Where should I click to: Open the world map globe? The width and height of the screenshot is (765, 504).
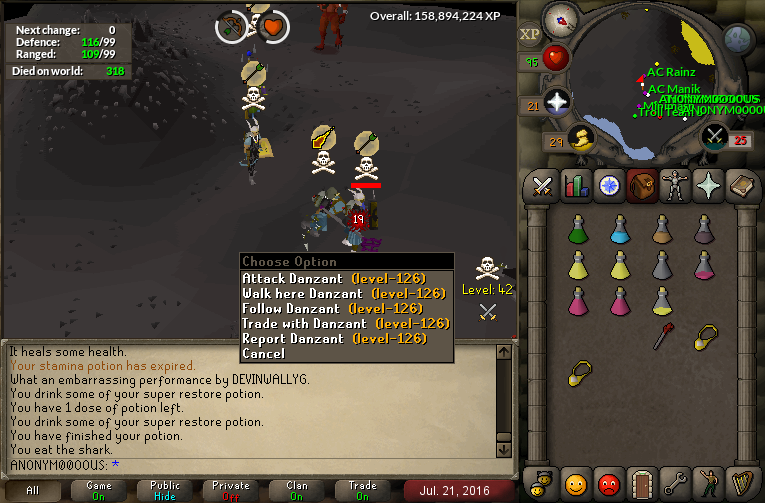click(737, 38)
